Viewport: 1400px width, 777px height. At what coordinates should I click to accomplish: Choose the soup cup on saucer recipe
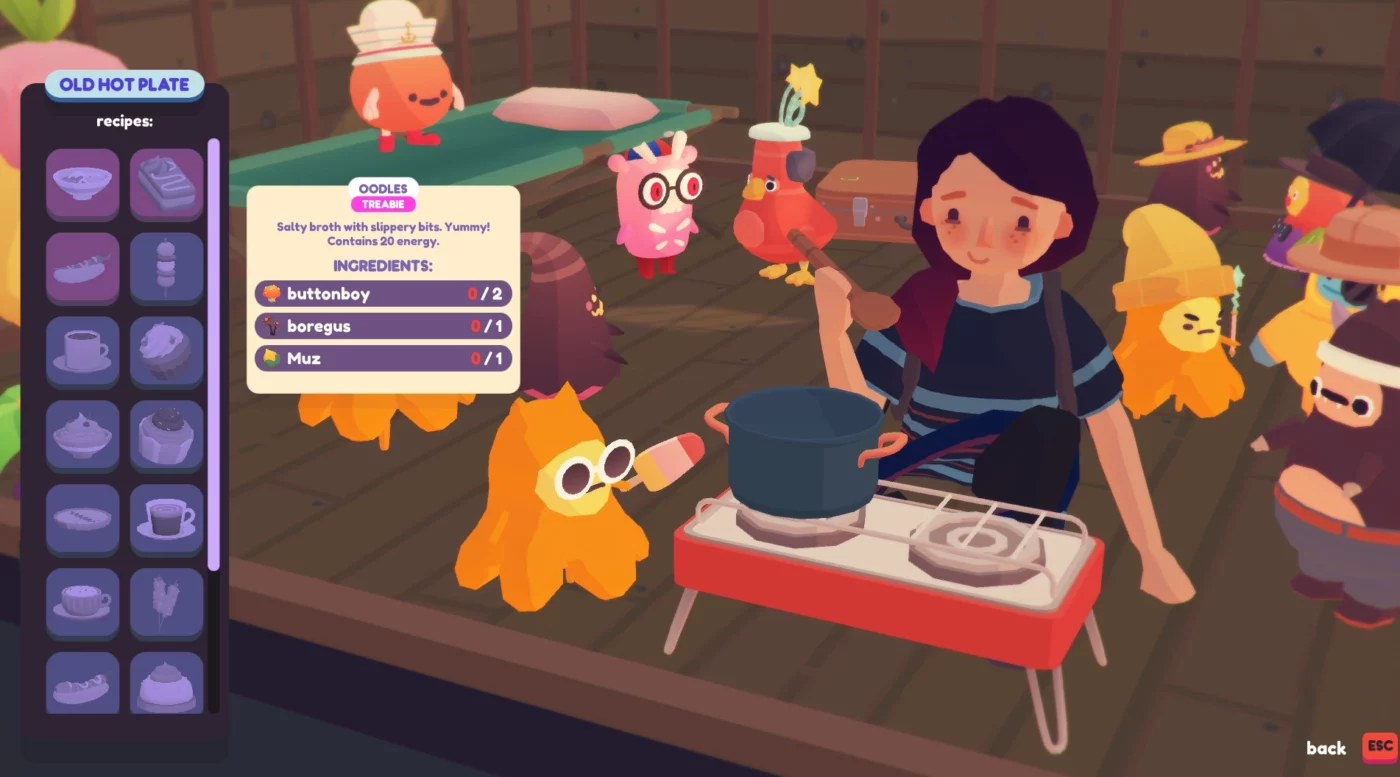82,603
